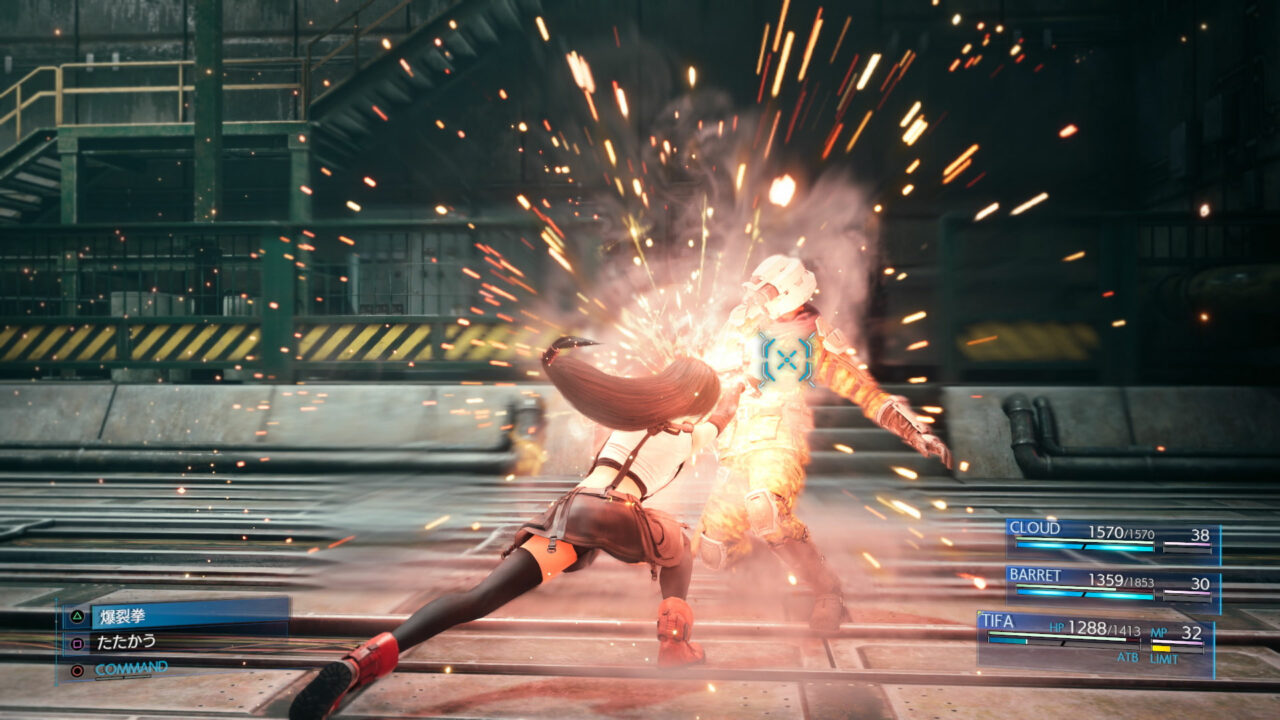1280x720 pixels.
Task: Click the Triangle button icon beside 爆裂拳
Action: point(78,616)
